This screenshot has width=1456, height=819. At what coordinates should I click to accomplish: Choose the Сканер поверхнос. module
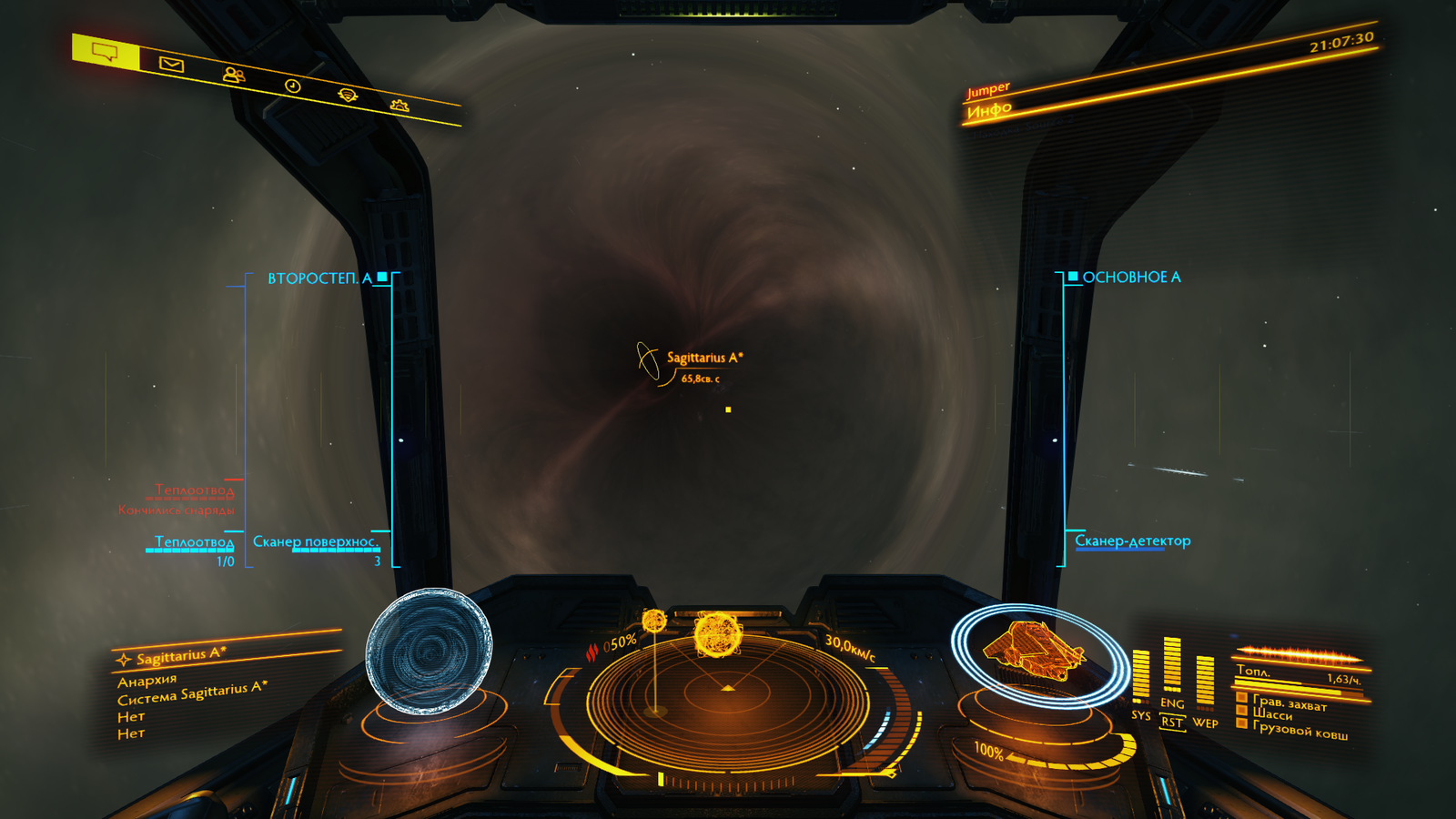click(315, 541)
